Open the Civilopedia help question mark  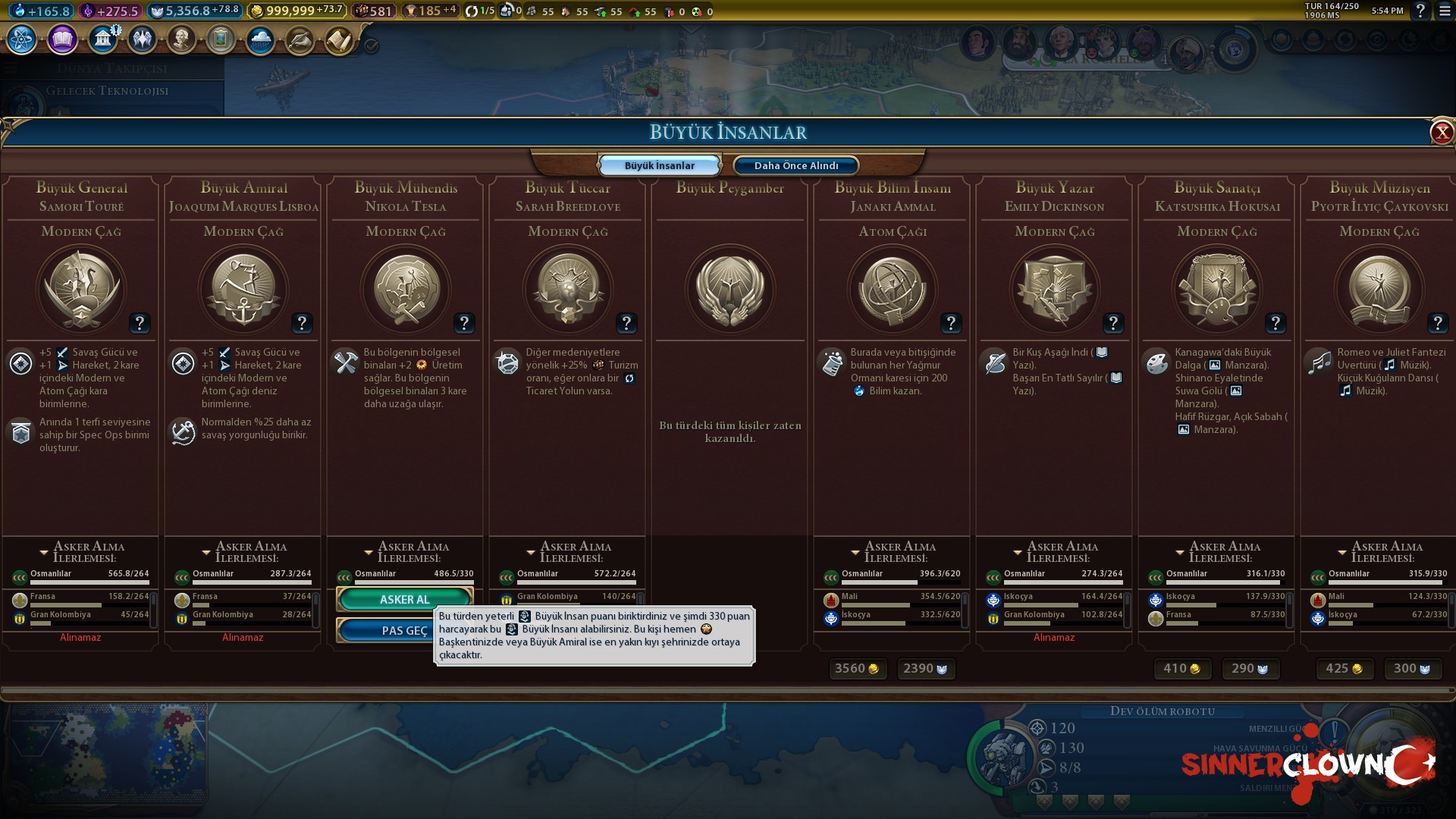[x=1420, y=11]
